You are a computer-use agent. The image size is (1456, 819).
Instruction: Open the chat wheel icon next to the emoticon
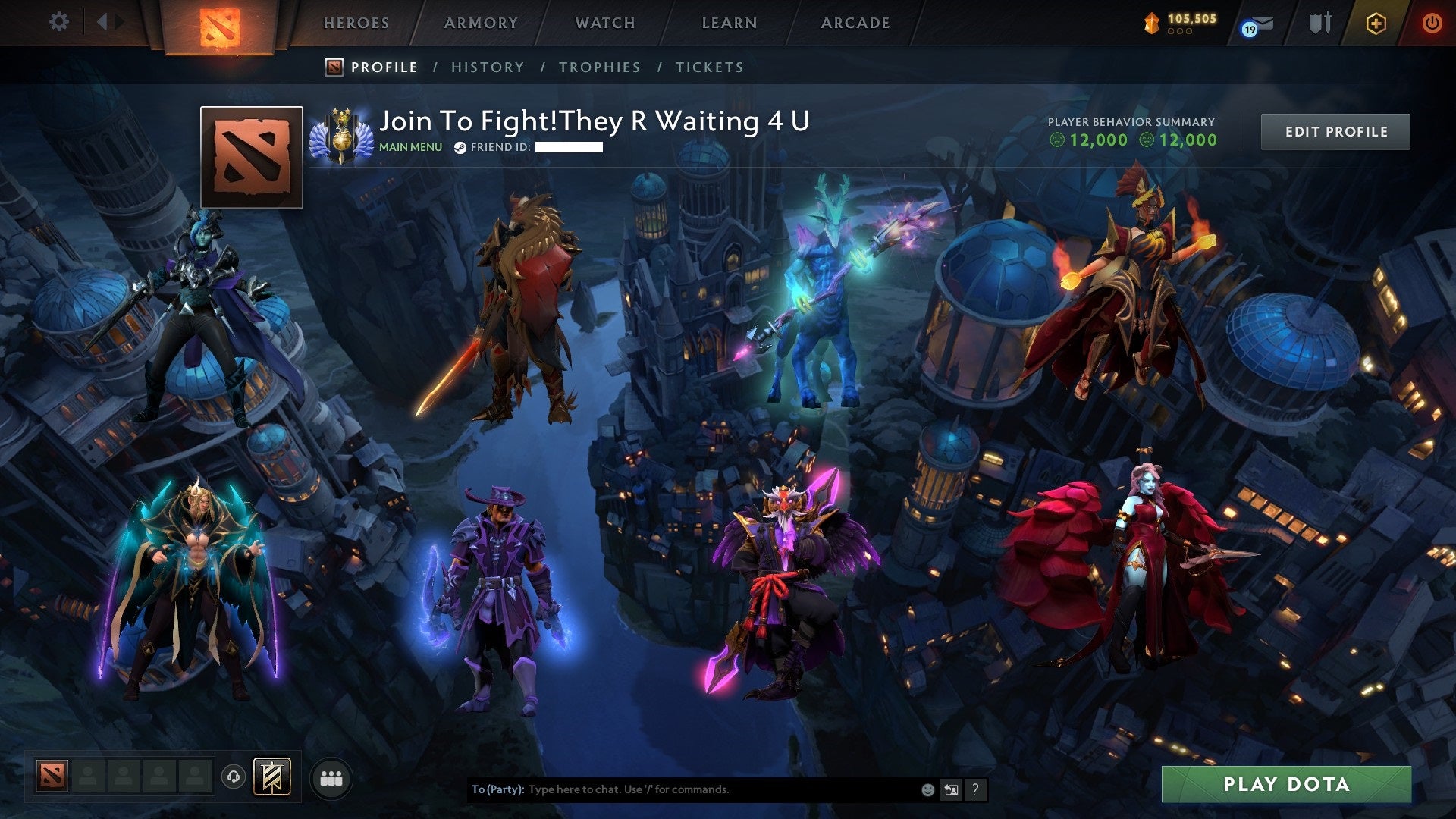(x=951, y=789)
